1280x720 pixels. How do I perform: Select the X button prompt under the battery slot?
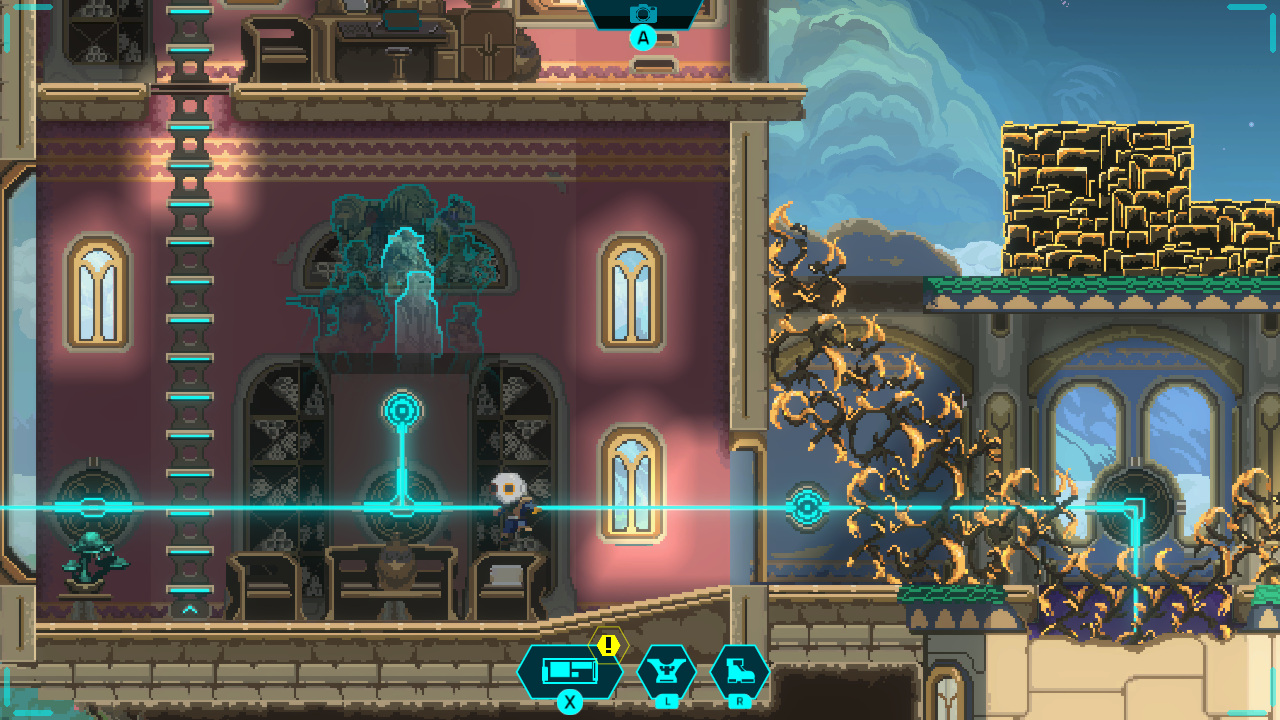point(568,702)
